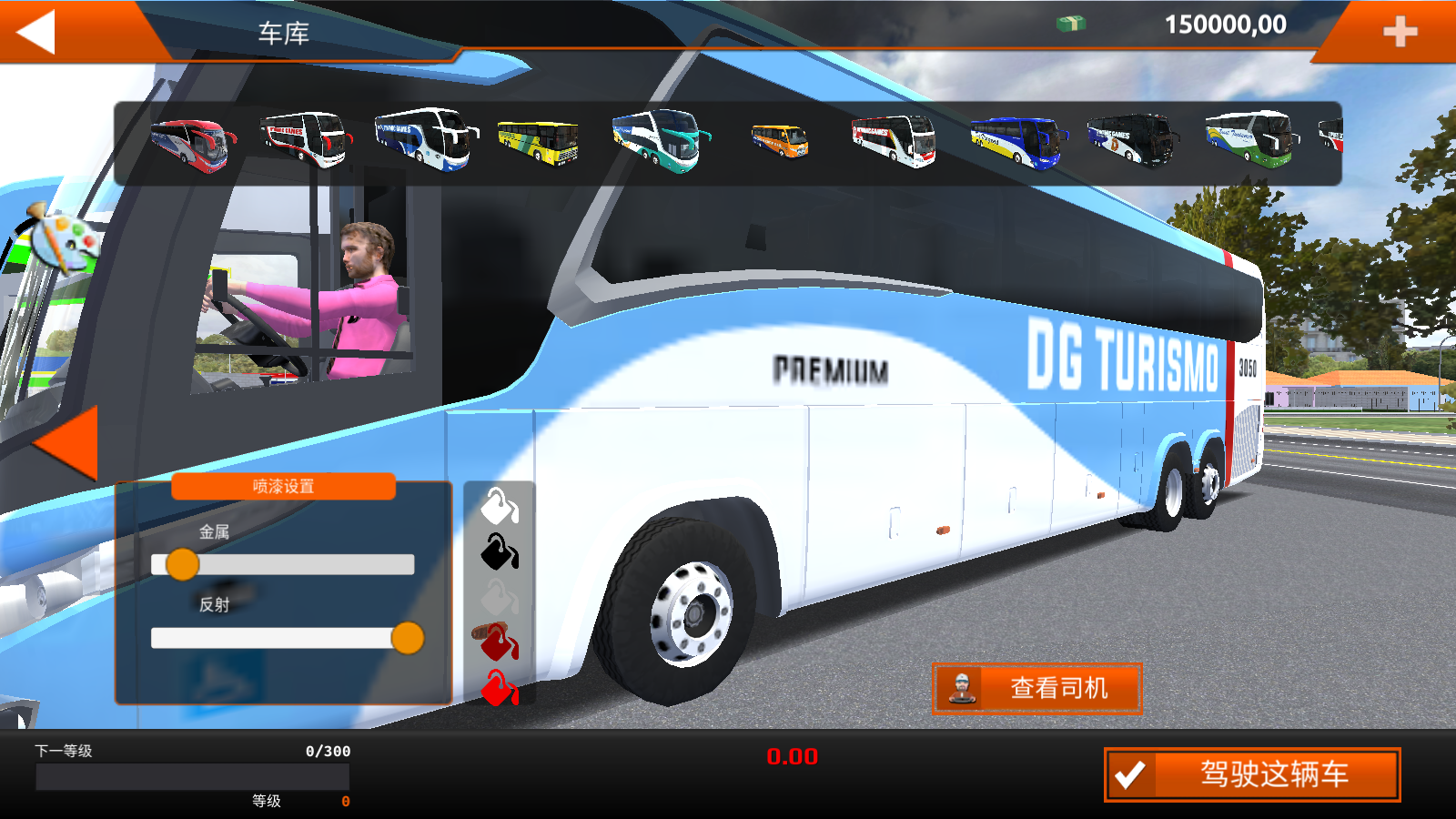Choose the white paint bucket
The image size is (1456, 819).
coord(499,506)
